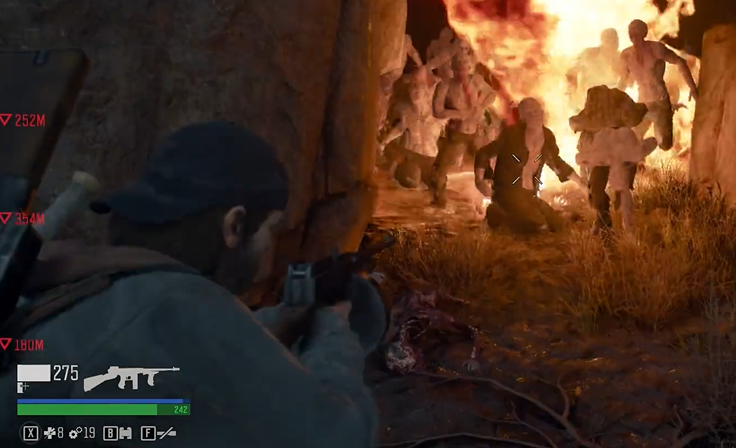Click the medkit icon with count 8
736x448 pixels.
(x=49, y=434)
